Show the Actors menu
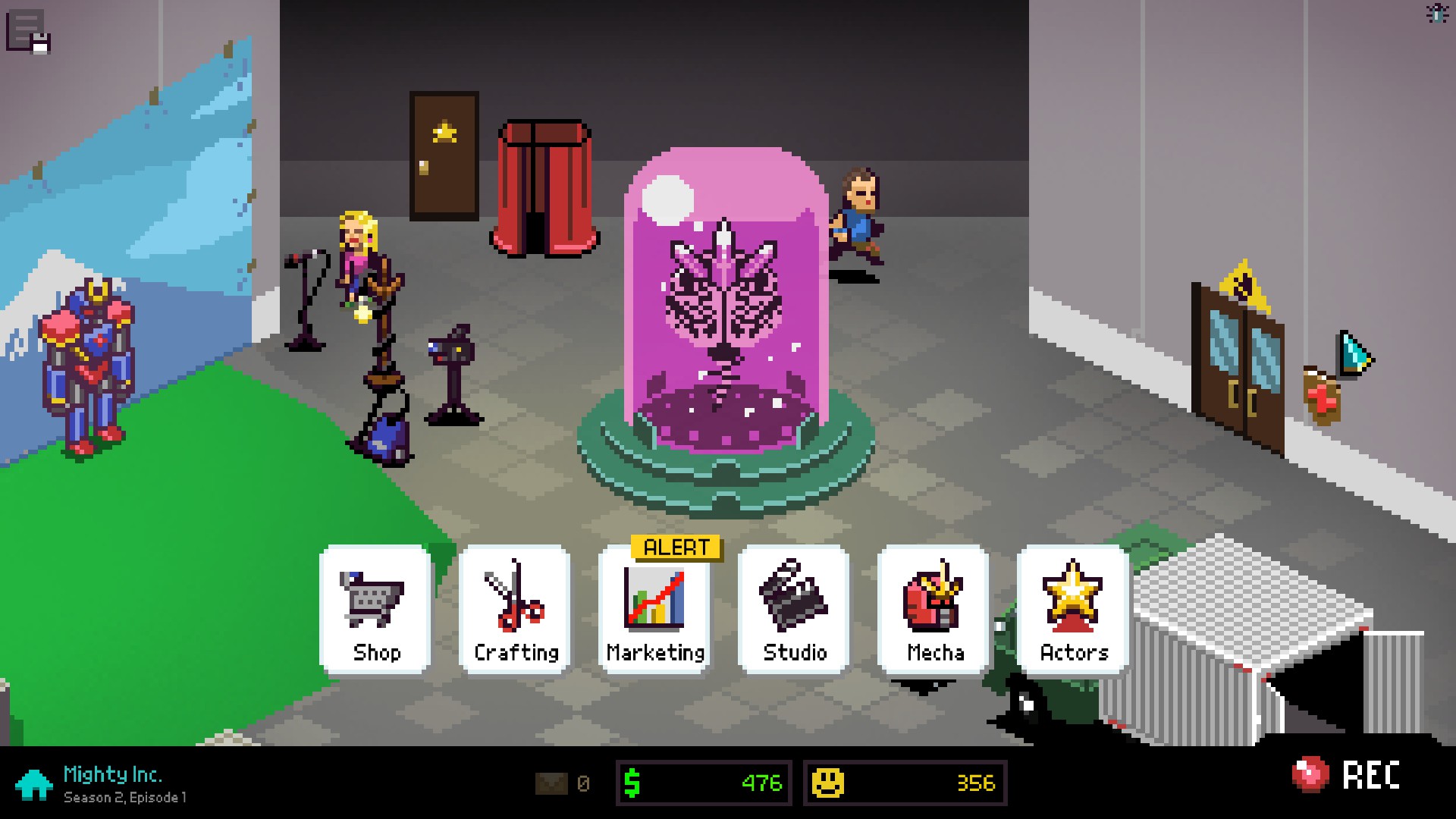1456x819 pixels. tap(1073, 609)
